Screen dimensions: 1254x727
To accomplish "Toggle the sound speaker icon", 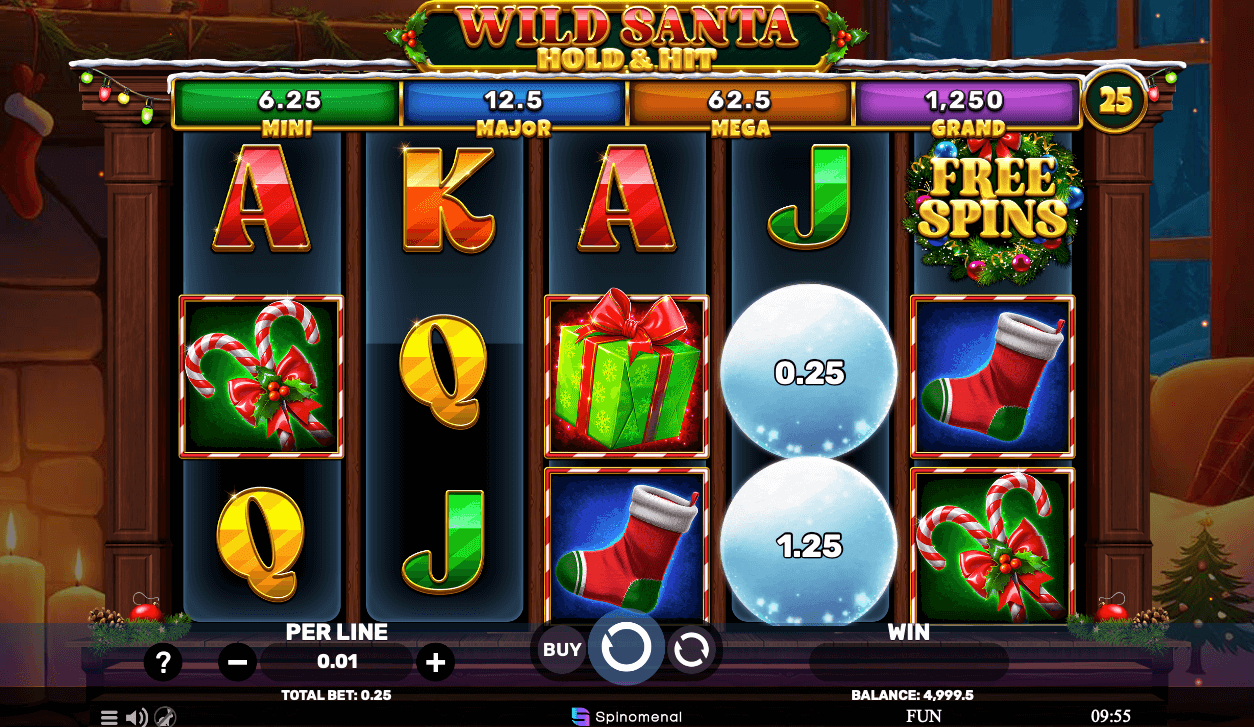I will tap(137, 717).
